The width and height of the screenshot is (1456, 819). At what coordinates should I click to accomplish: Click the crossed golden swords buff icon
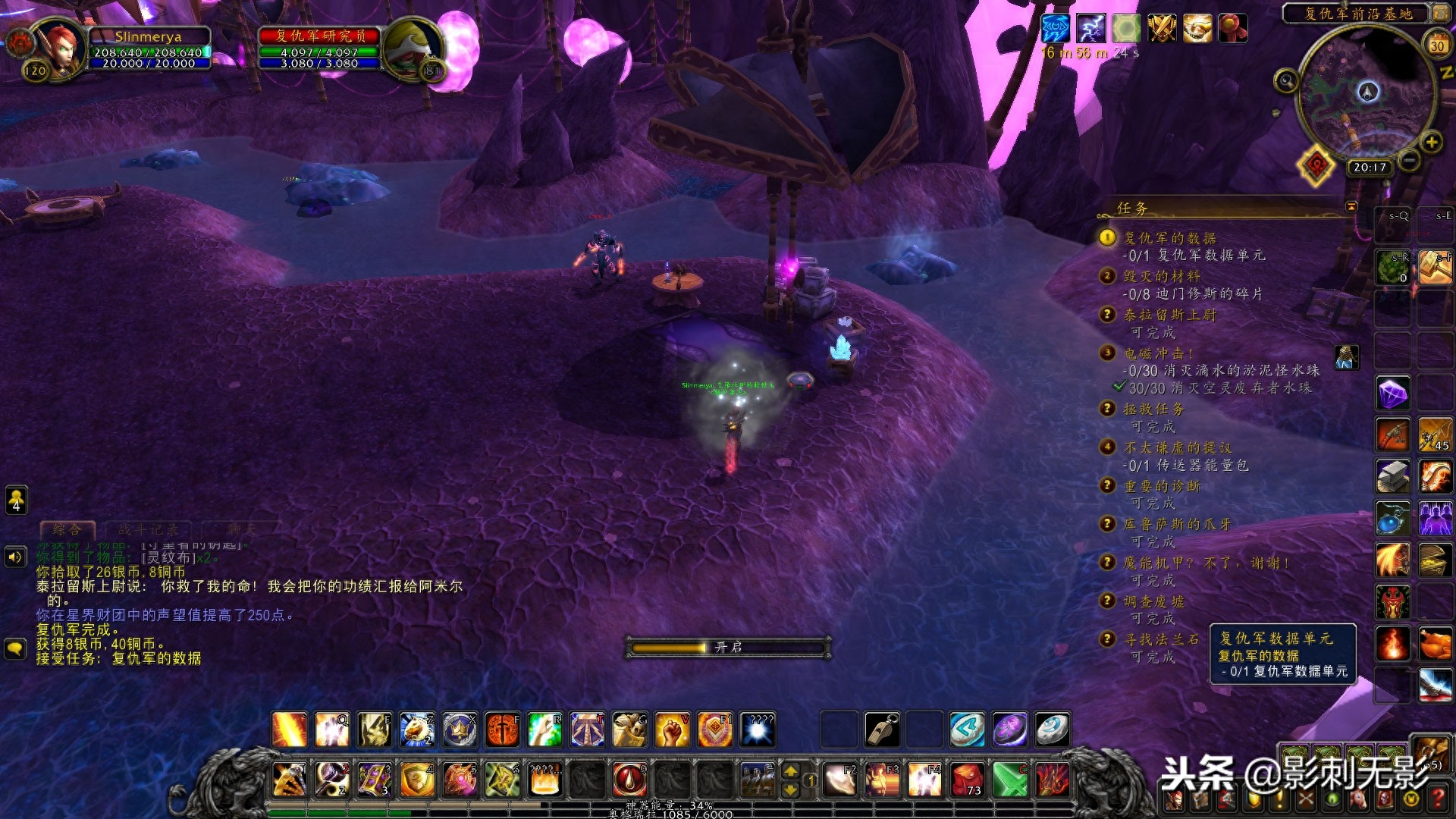pyautogui.click(x=1161, y=29)
